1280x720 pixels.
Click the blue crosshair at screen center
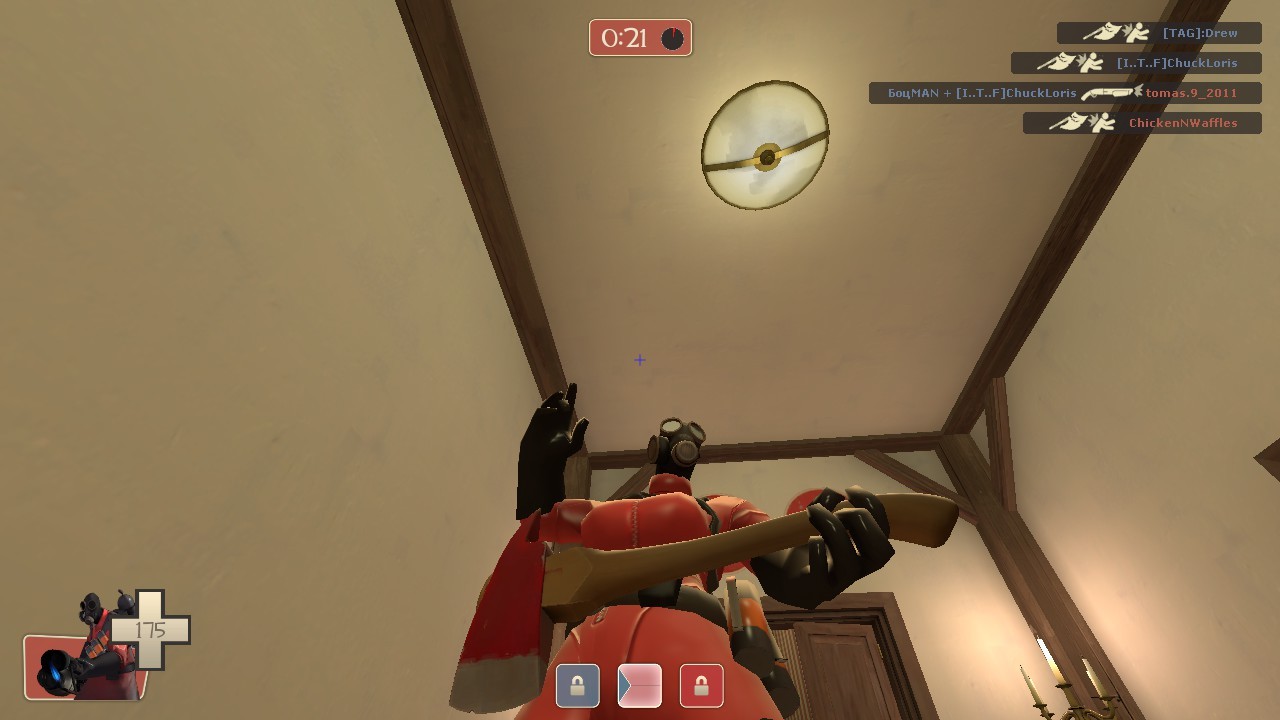tap(639, 360)
